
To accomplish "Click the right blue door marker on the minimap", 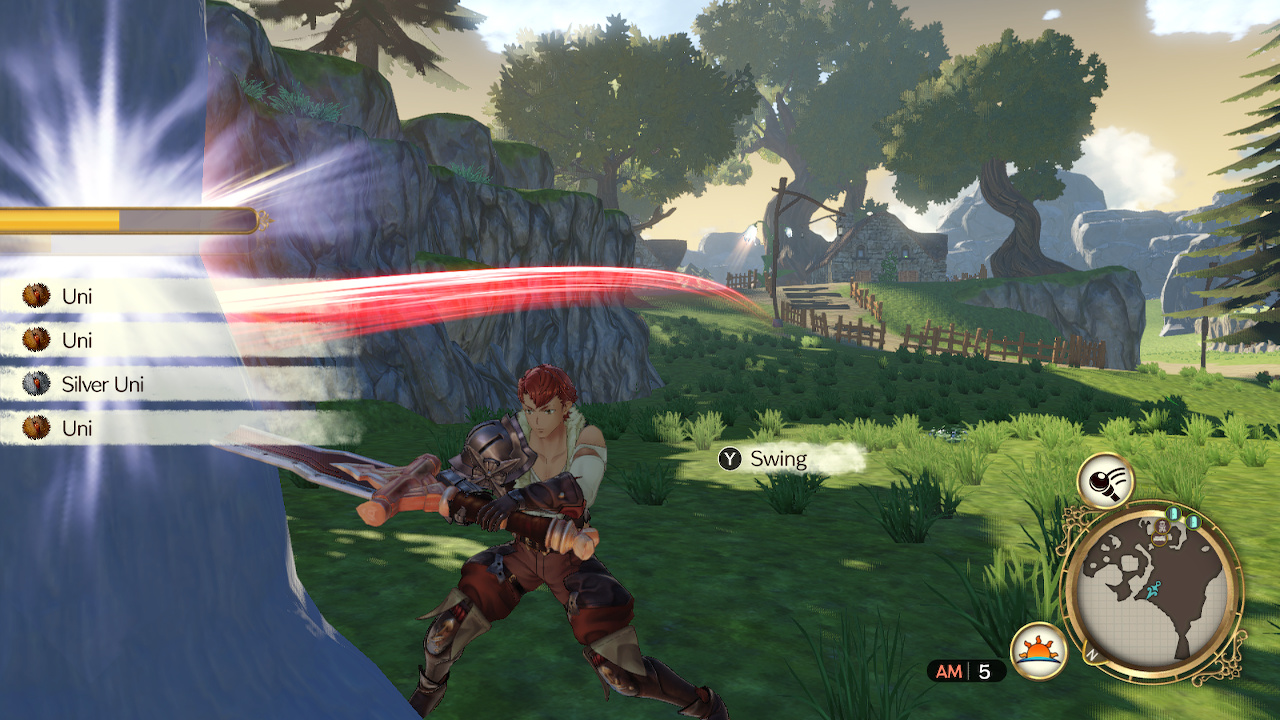I will pos(1193,522).
